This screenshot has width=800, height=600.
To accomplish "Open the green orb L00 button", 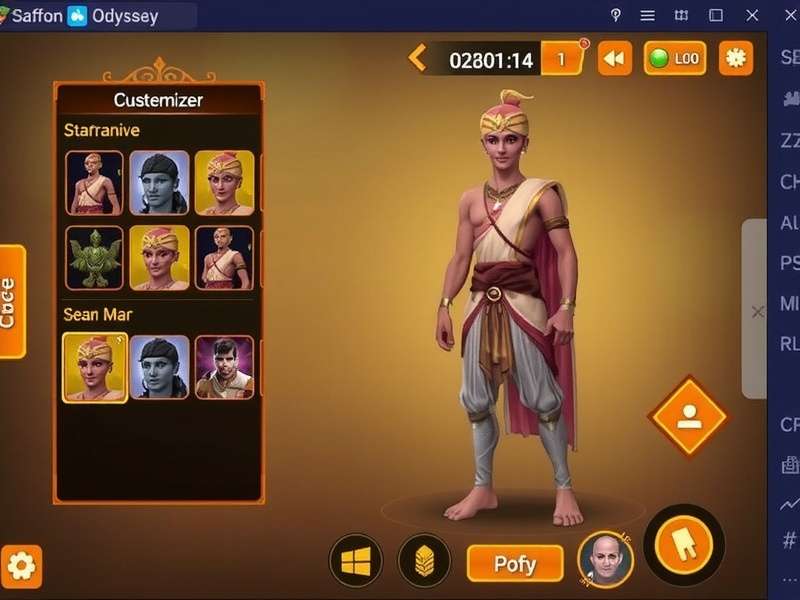I will (x=675, y=59).
